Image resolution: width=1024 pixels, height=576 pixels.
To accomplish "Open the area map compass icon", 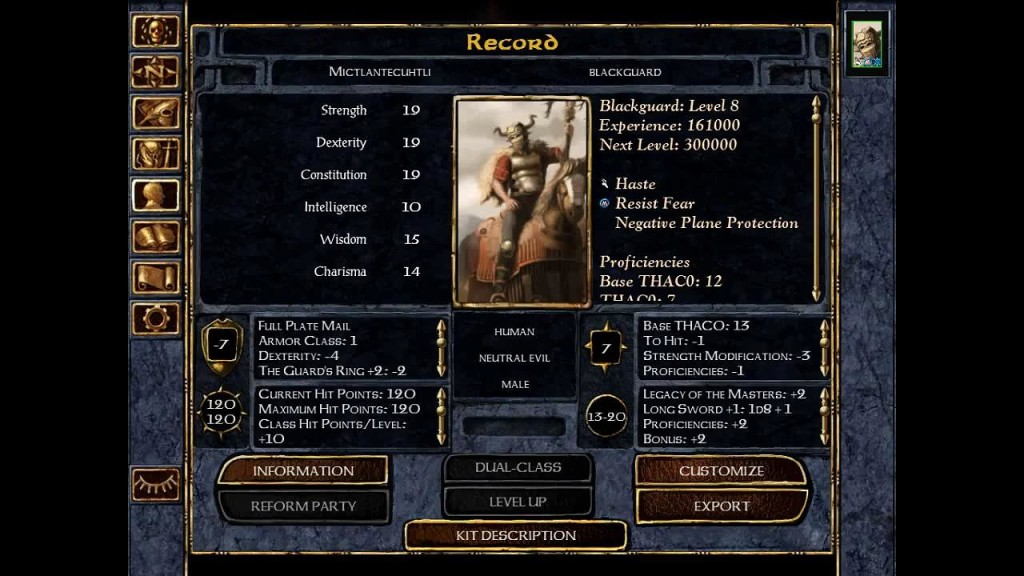I will (156, 72).
